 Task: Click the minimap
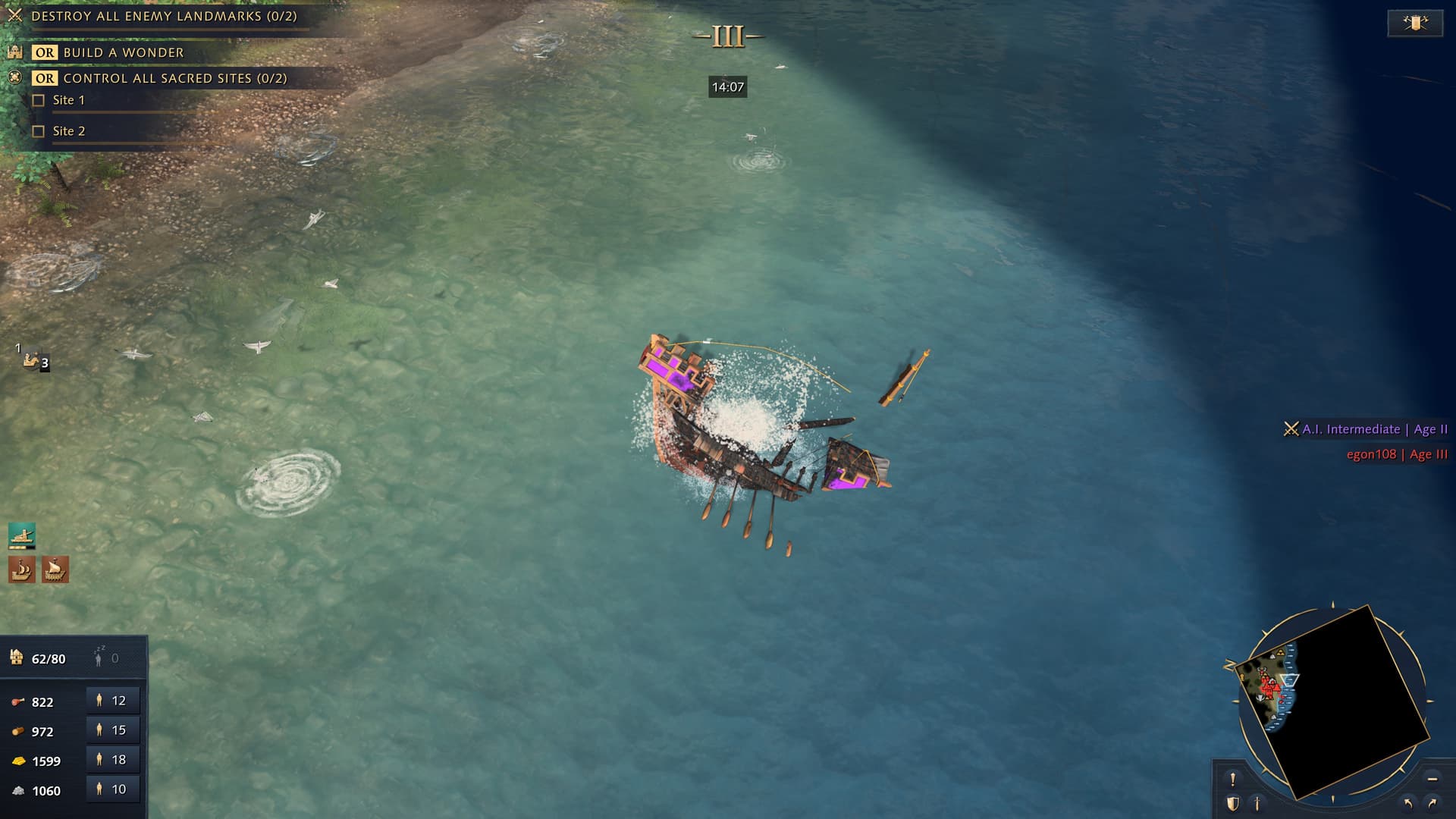pos(1335,701)
